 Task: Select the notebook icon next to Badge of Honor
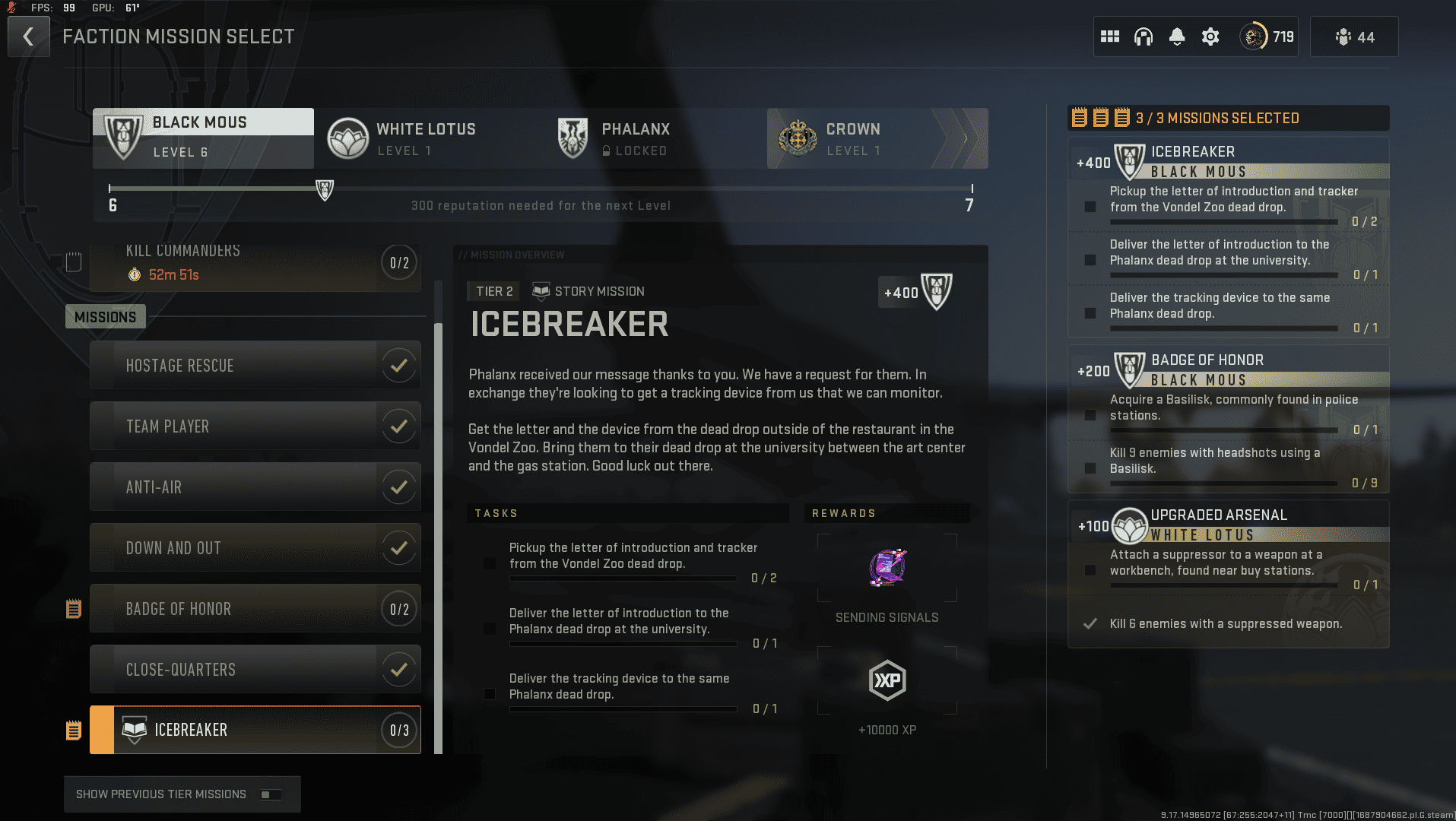[73, 608]
